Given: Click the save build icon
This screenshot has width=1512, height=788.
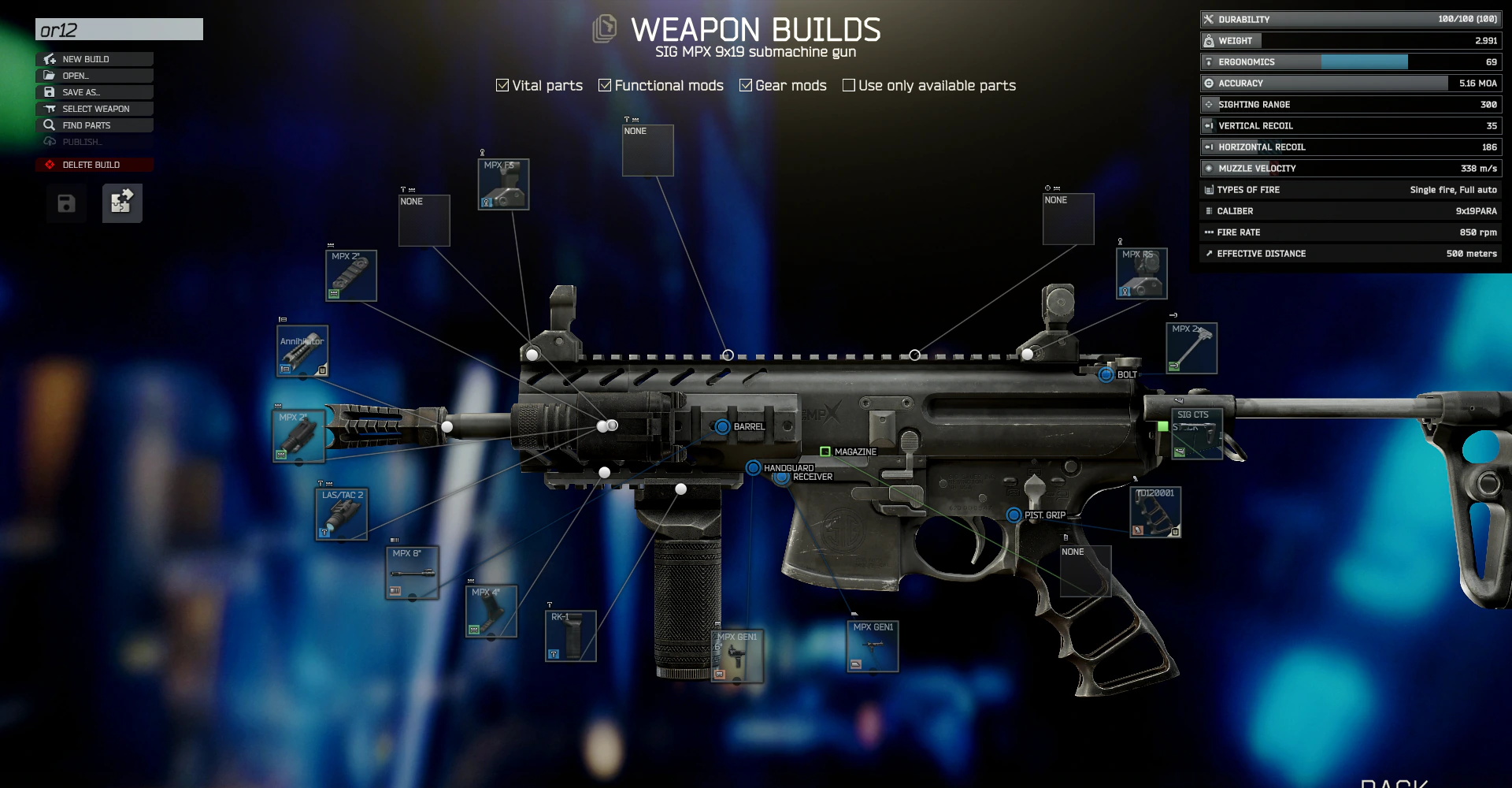Looking at the screenshot, I should (65, 203).
